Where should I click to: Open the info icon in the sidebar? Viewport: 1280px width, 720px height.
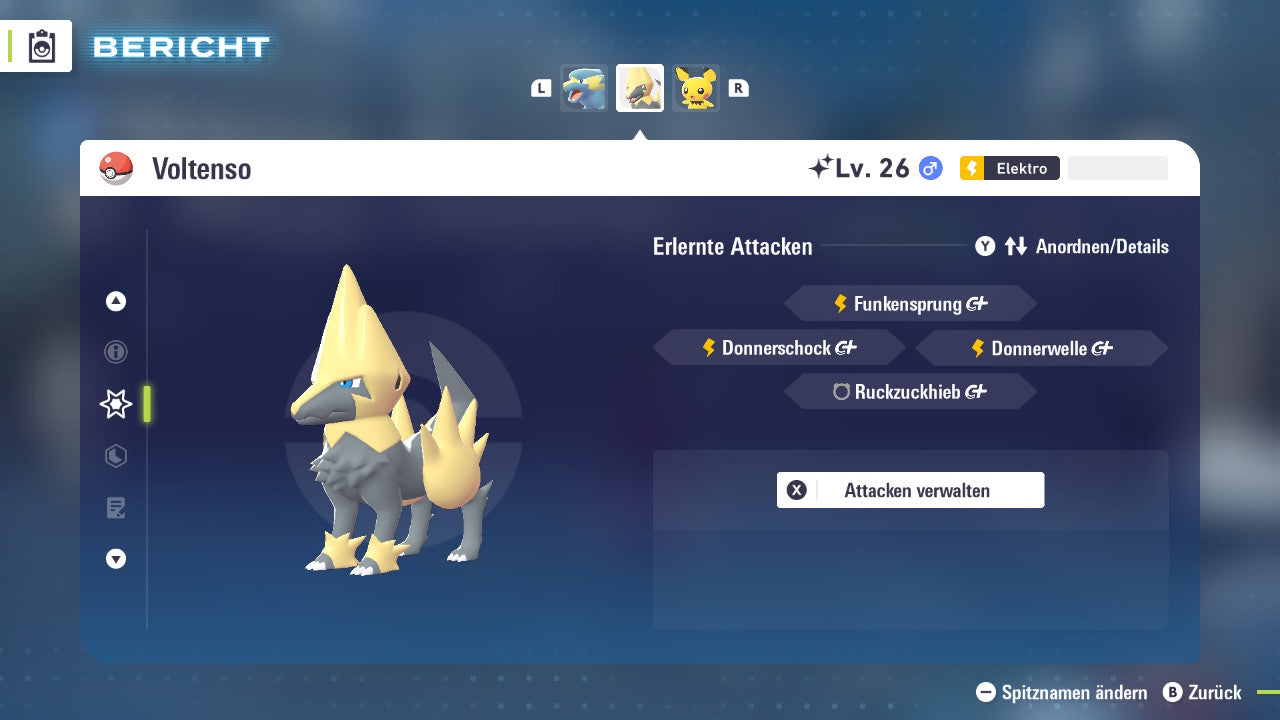[x=115, y=352]
